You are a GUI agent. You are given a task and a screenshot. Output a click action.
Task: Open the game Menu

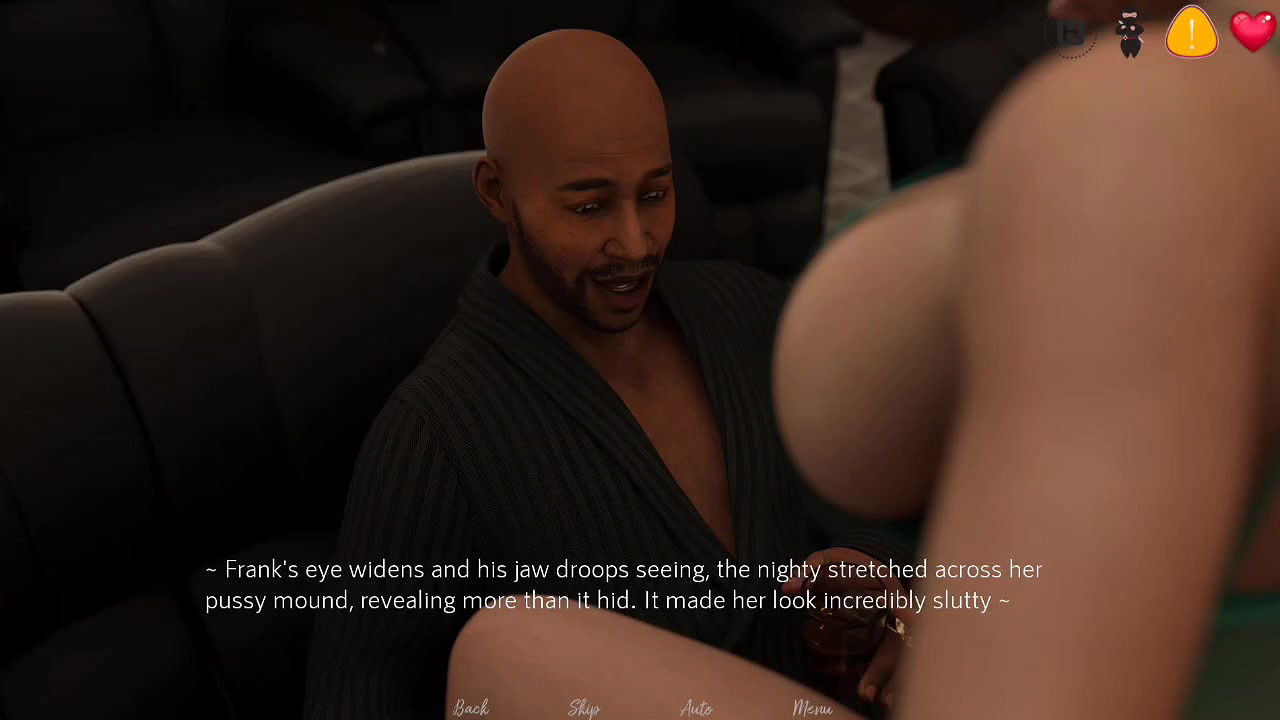[812, 708]
